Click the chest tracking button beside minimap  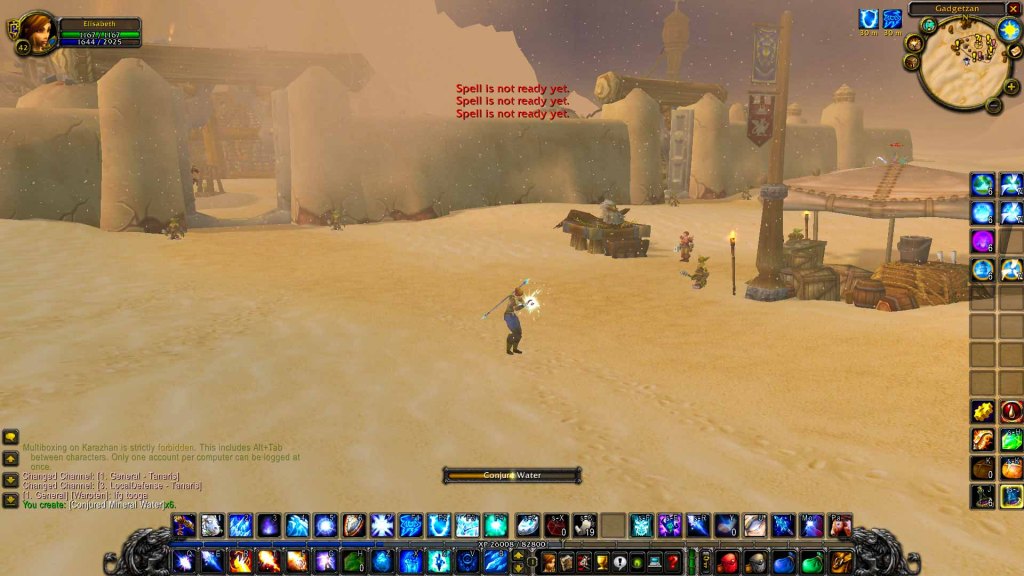(x=912, y=62)
